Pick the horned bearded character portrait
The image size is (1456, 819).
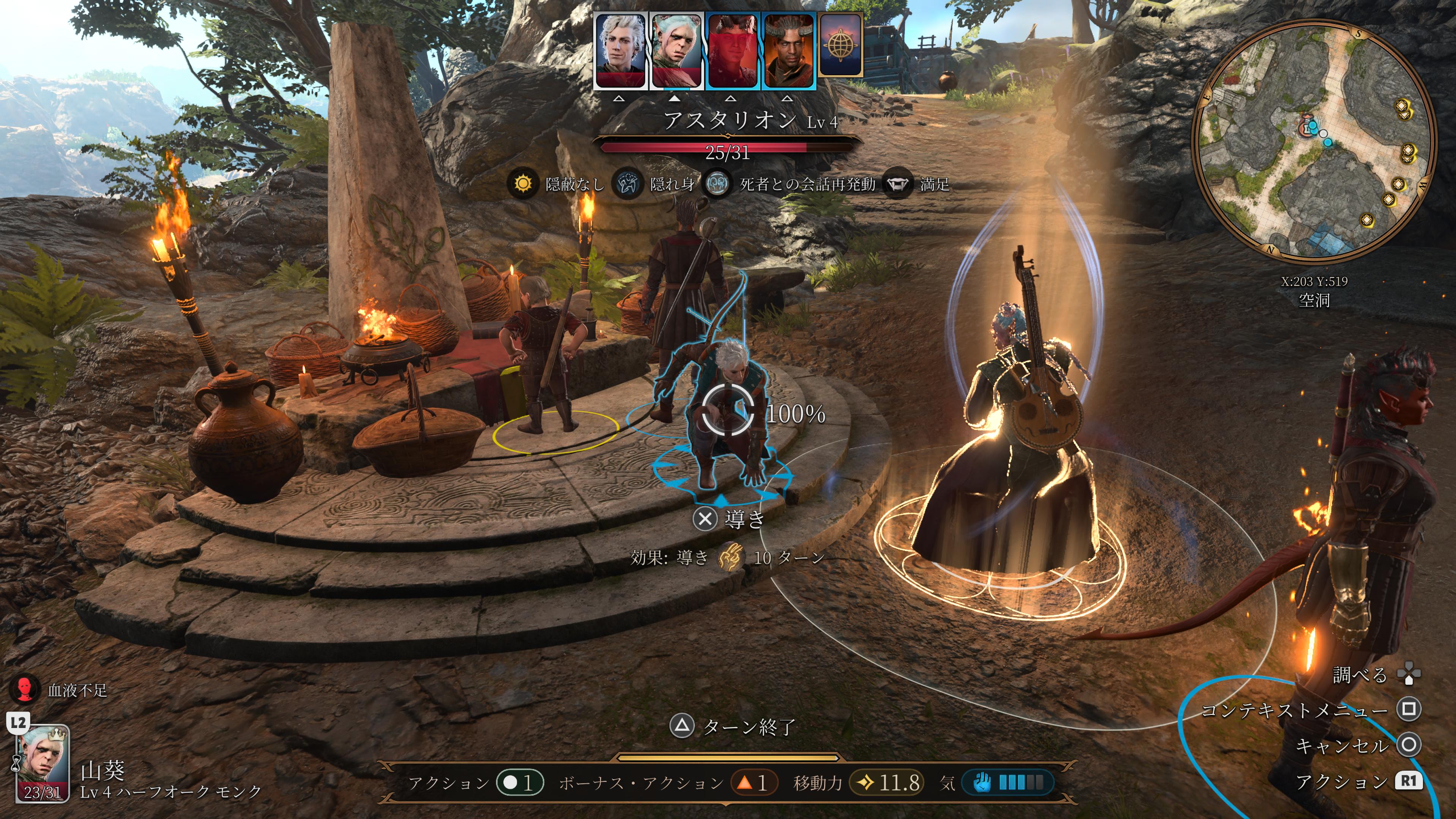(x=788, y=51)
